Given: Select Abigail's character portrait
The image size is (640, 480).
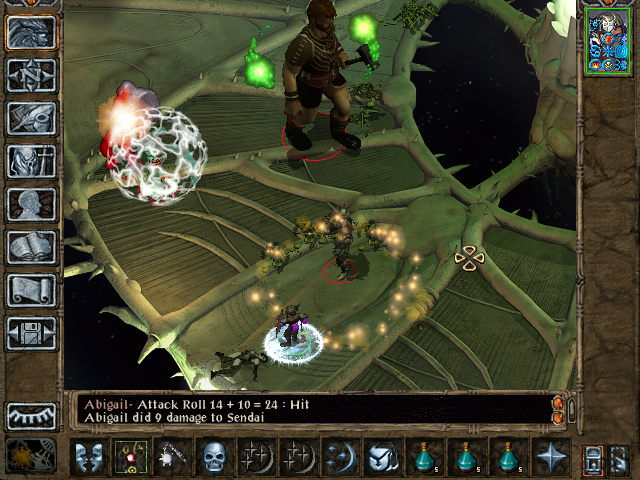Looking at the screenshot, I should pos(609,40).
